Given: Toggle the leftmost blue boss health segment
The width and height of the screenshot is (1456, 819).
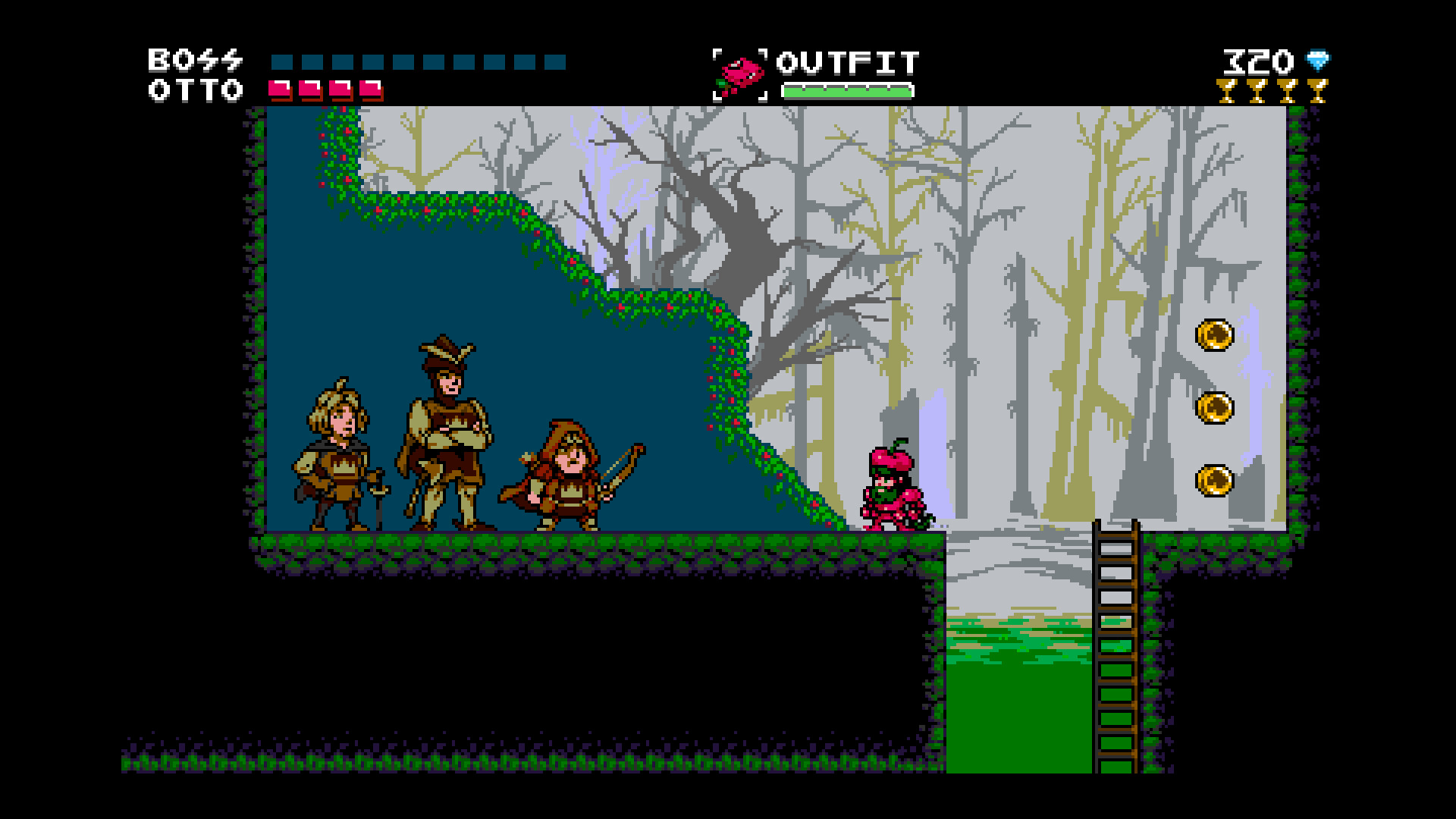Looking at the screenshot, I should (283, 63).
